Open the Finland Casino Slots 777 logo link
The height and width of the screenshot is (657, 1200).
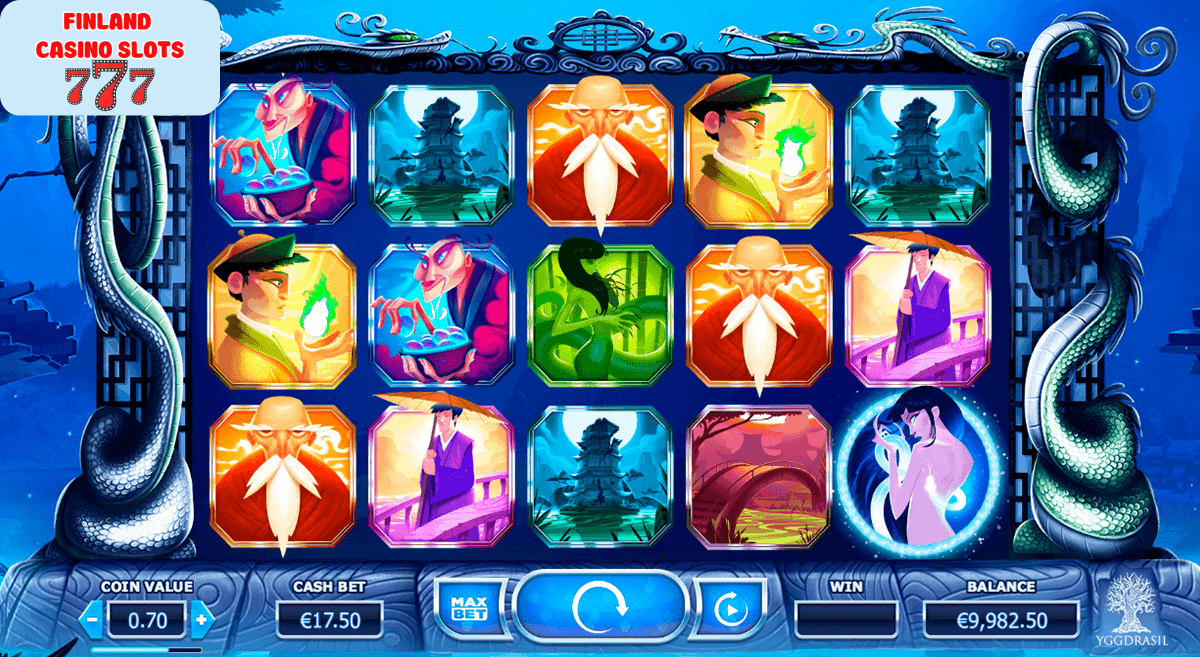(109, 58)
